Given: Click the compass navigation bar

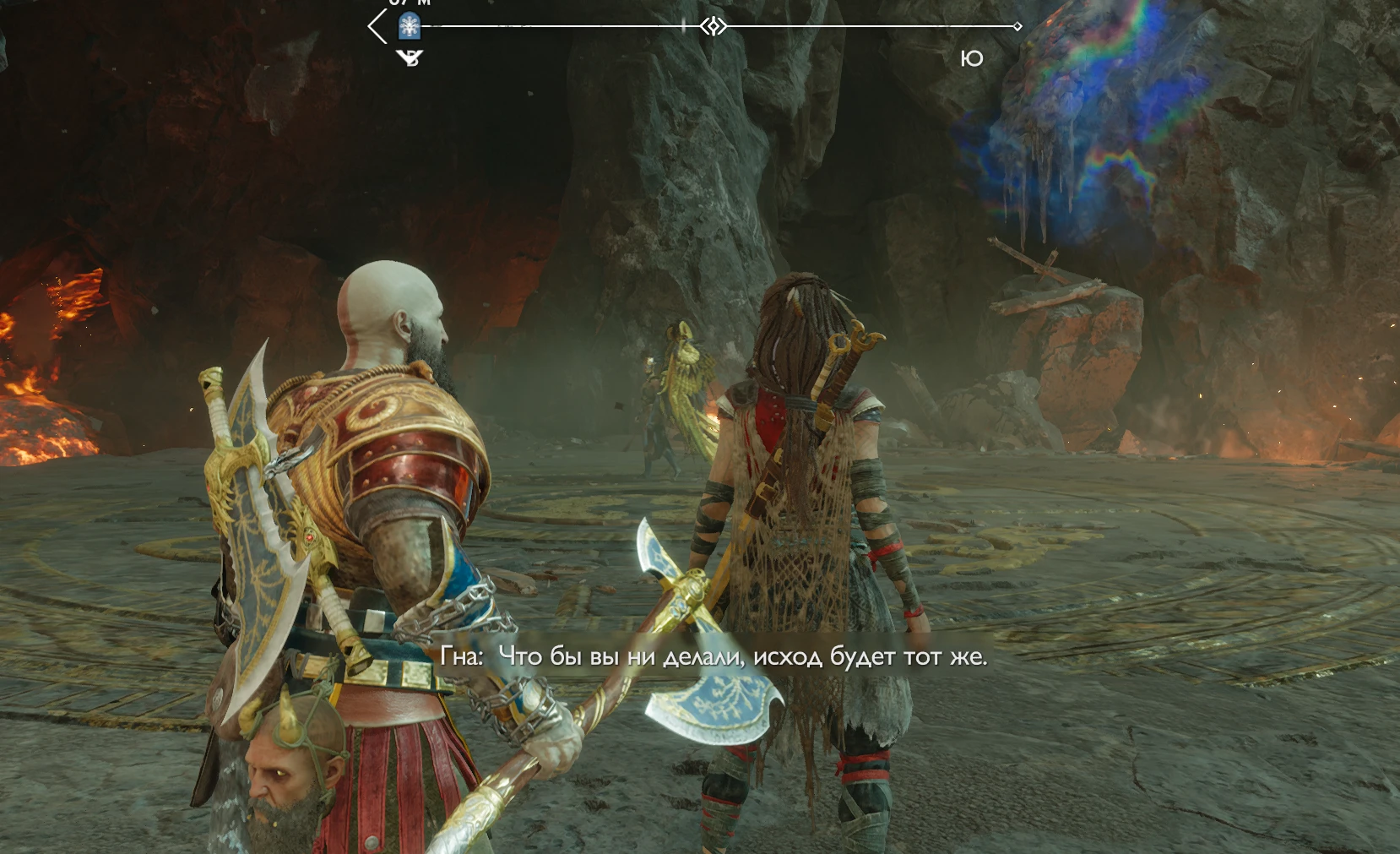Looking at the screenshot, I should [x=844, y=26].
